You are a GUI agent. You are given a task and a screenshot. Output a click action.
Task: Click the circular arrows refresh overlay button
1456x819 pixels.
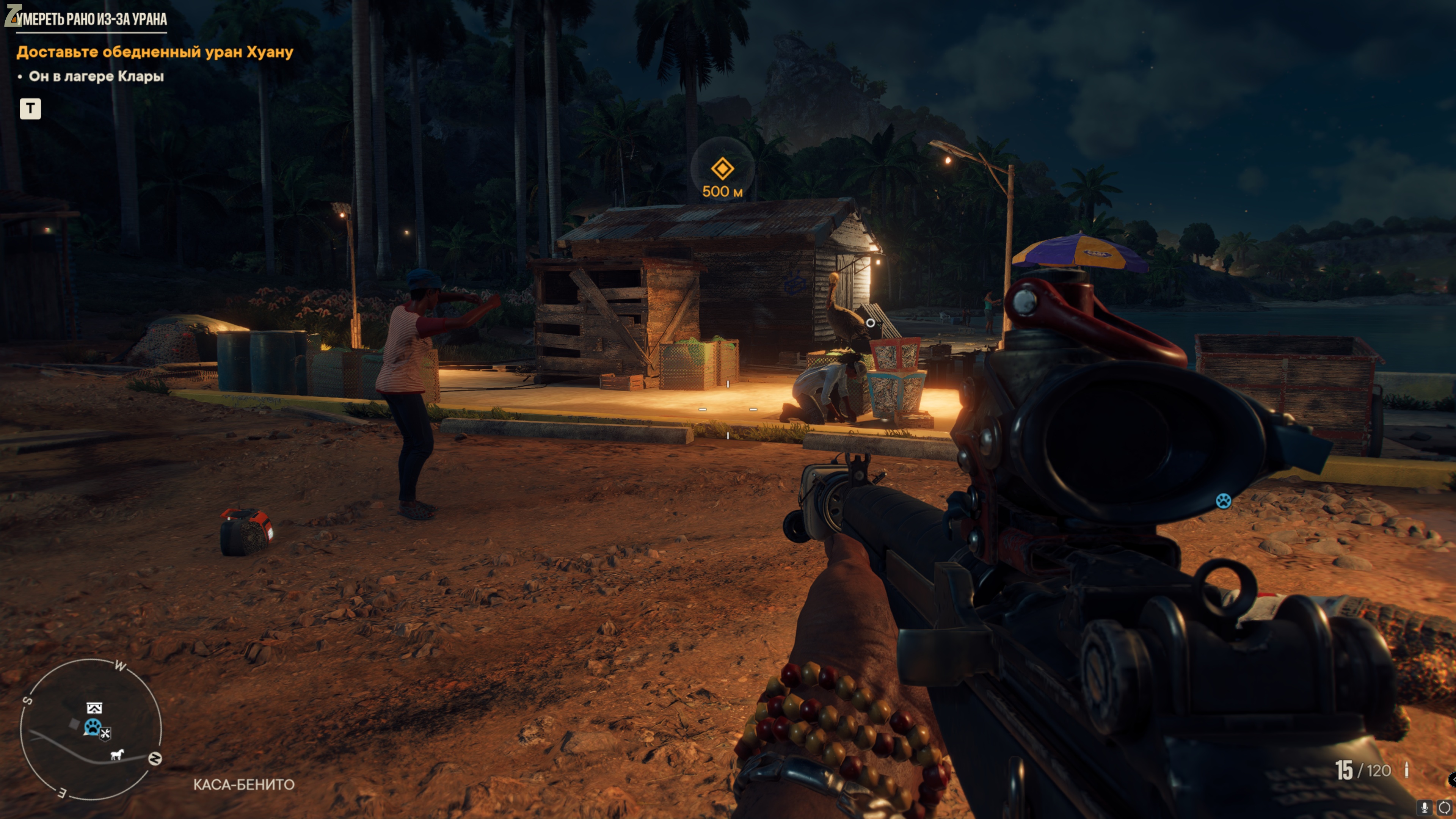(1444, 807)
